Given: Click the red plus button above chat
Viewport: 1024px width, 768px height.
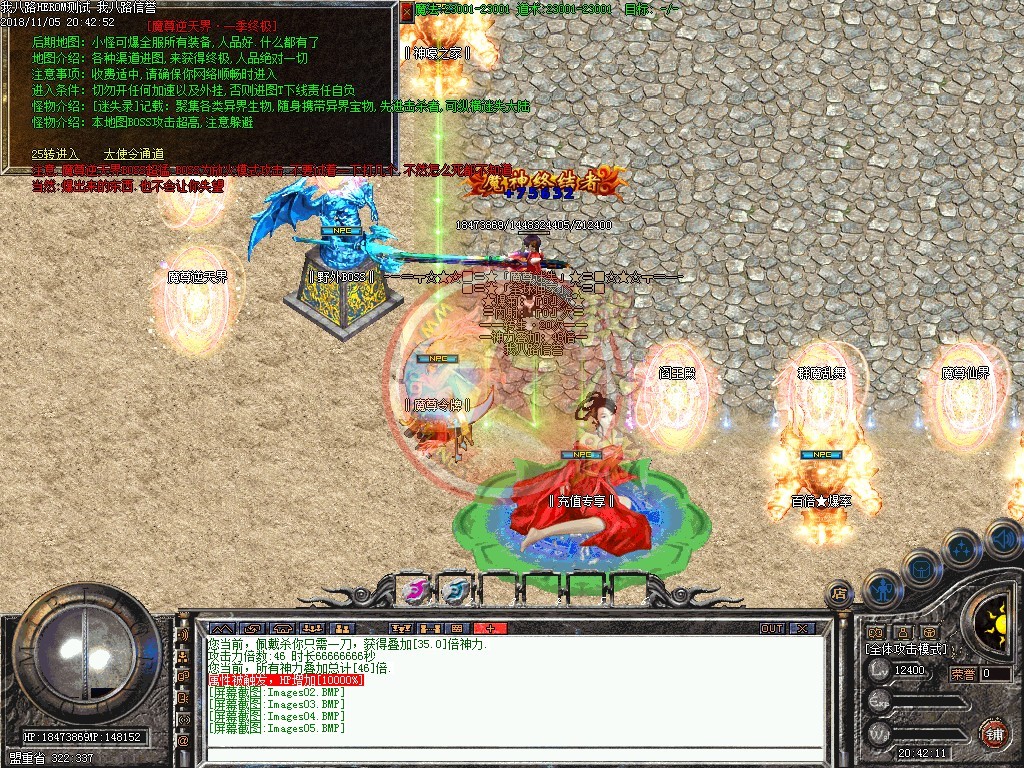Looking at the screenshot, I should pos(490,628).
